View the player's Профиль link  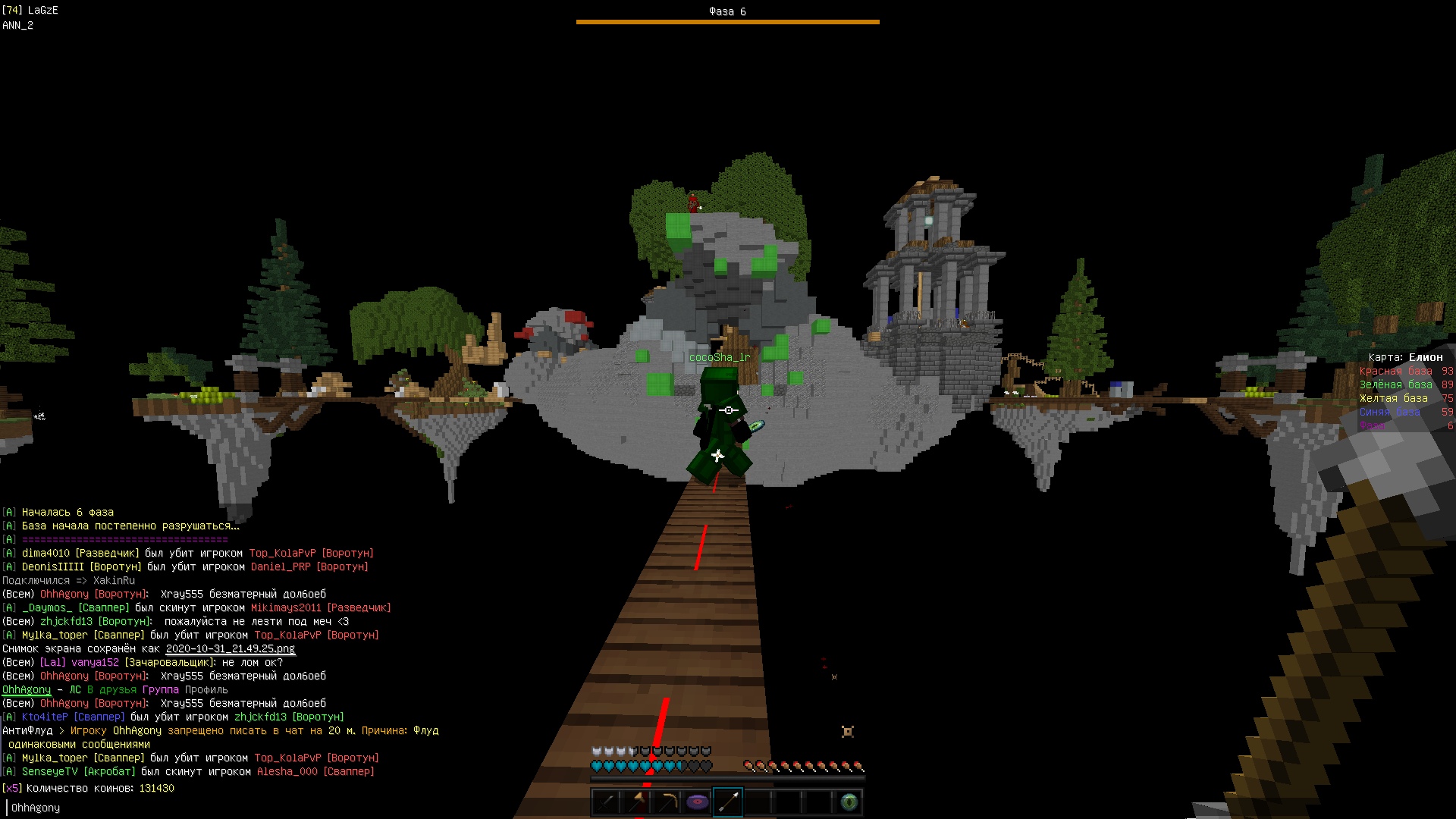(206, 690)
